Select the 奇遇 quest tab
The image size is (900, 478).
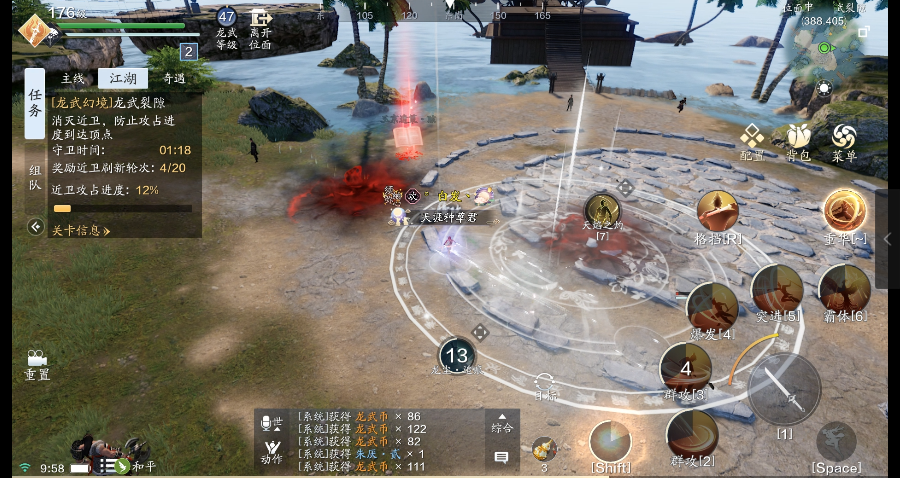(x=174, y=79)
